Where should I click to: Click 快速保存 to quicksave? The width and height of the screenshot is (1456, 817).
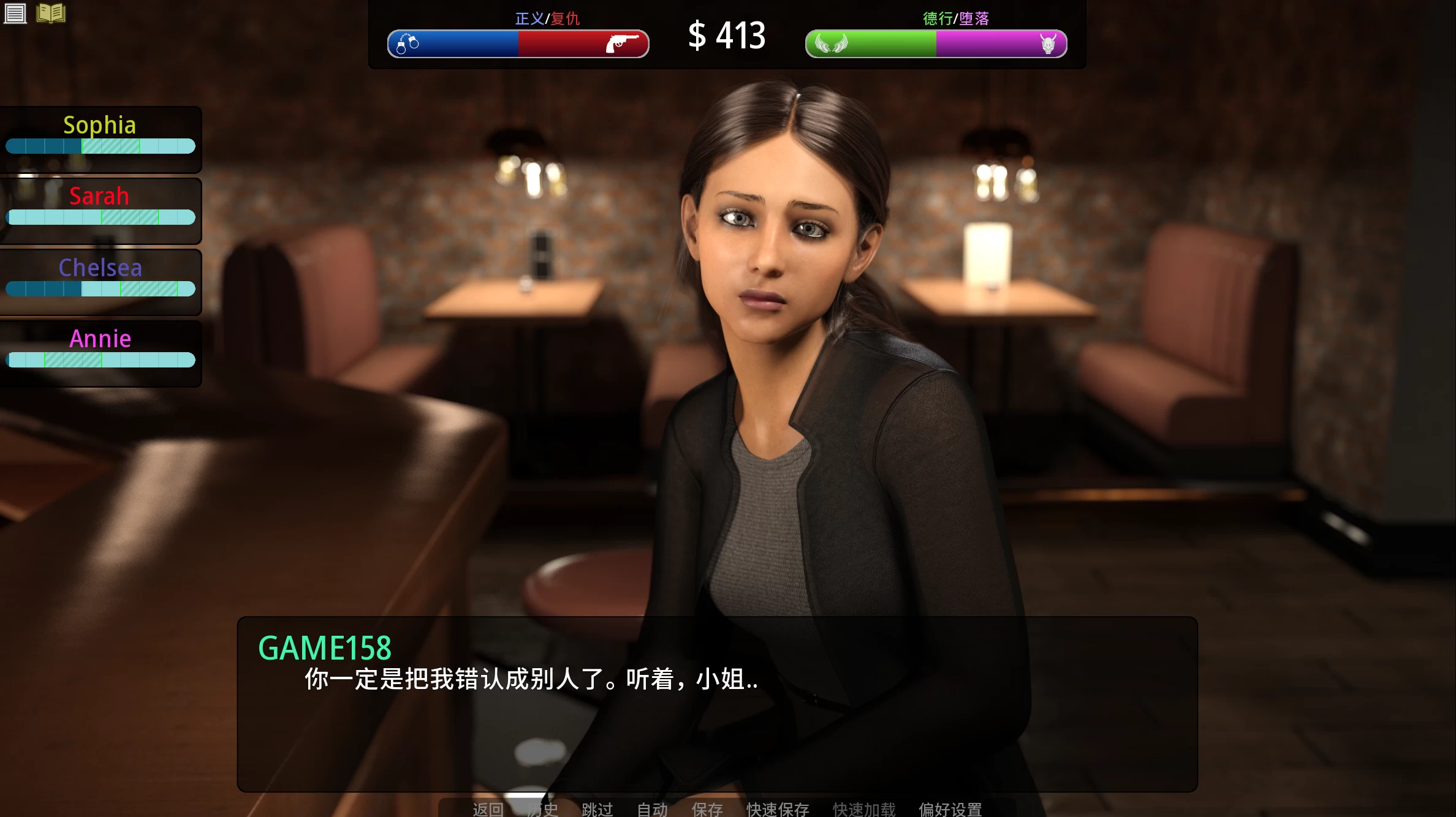pos(776,809)
